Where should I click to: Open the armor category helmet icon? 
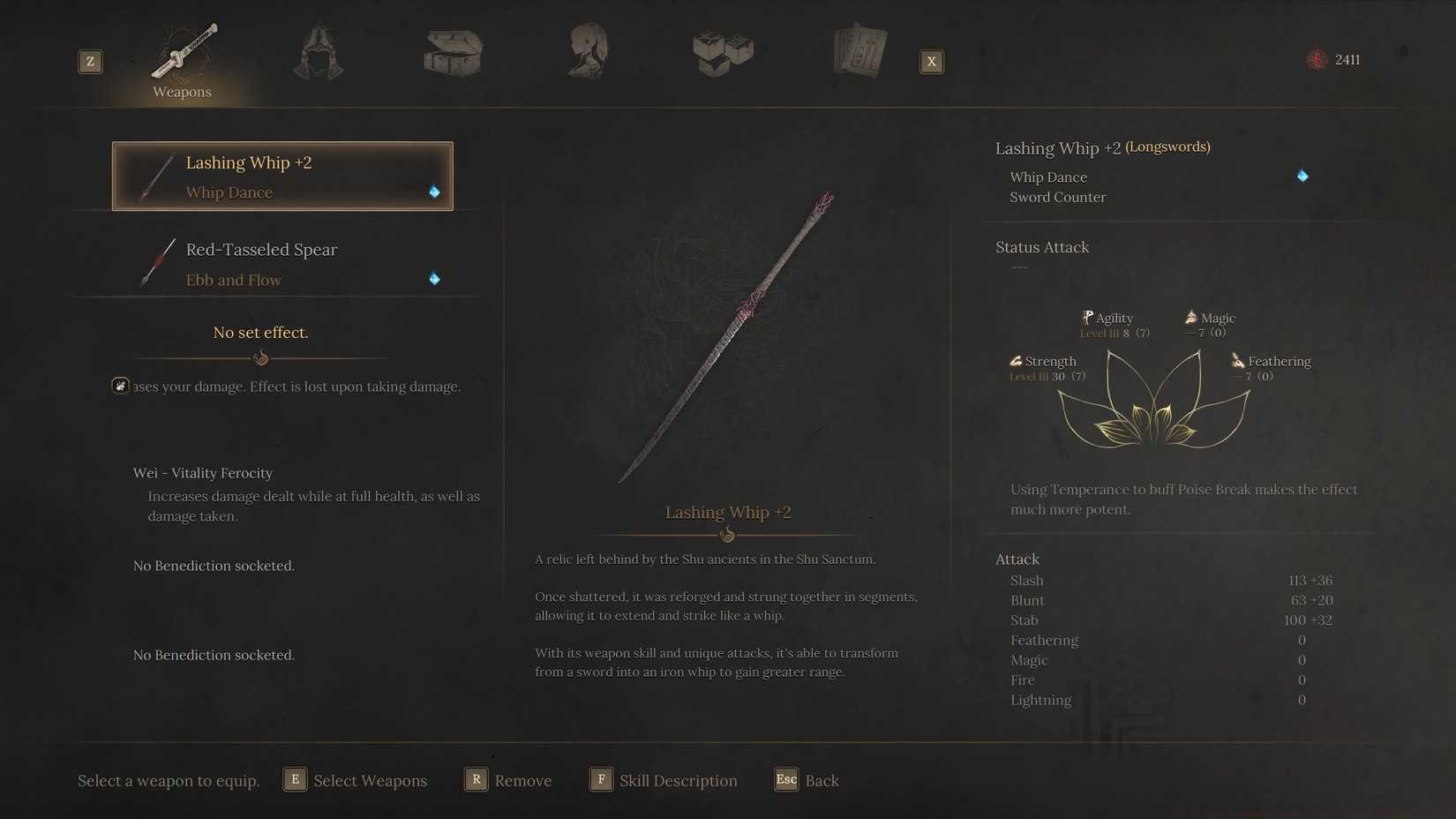click(318, 51)
